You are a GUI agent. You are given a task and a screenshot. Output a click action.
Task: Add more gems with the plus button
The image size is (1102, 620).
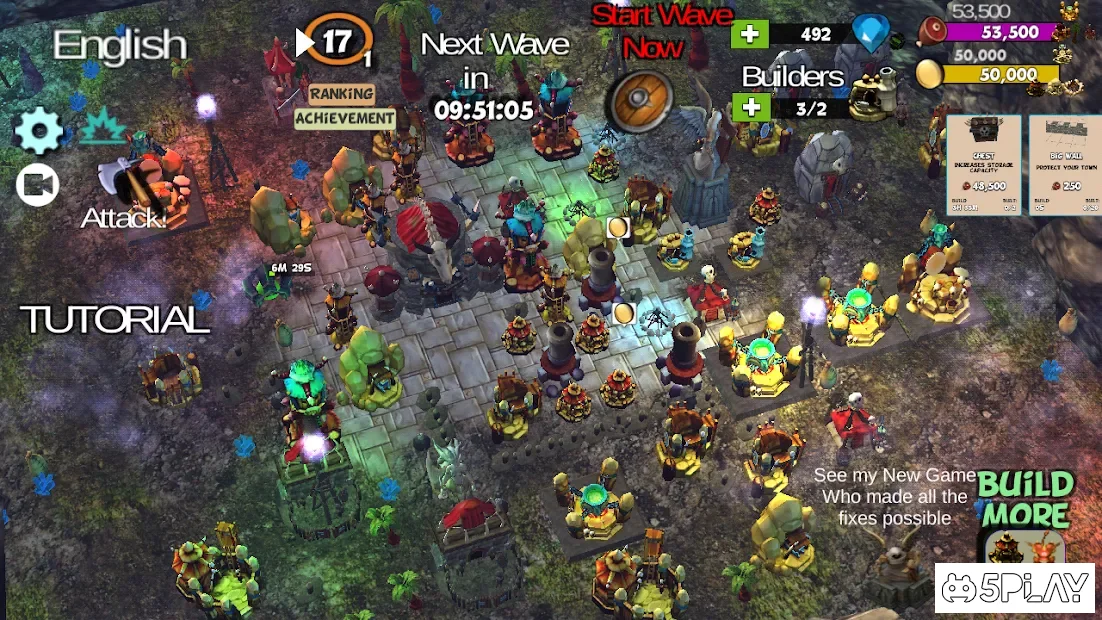(x=749, y=34)
